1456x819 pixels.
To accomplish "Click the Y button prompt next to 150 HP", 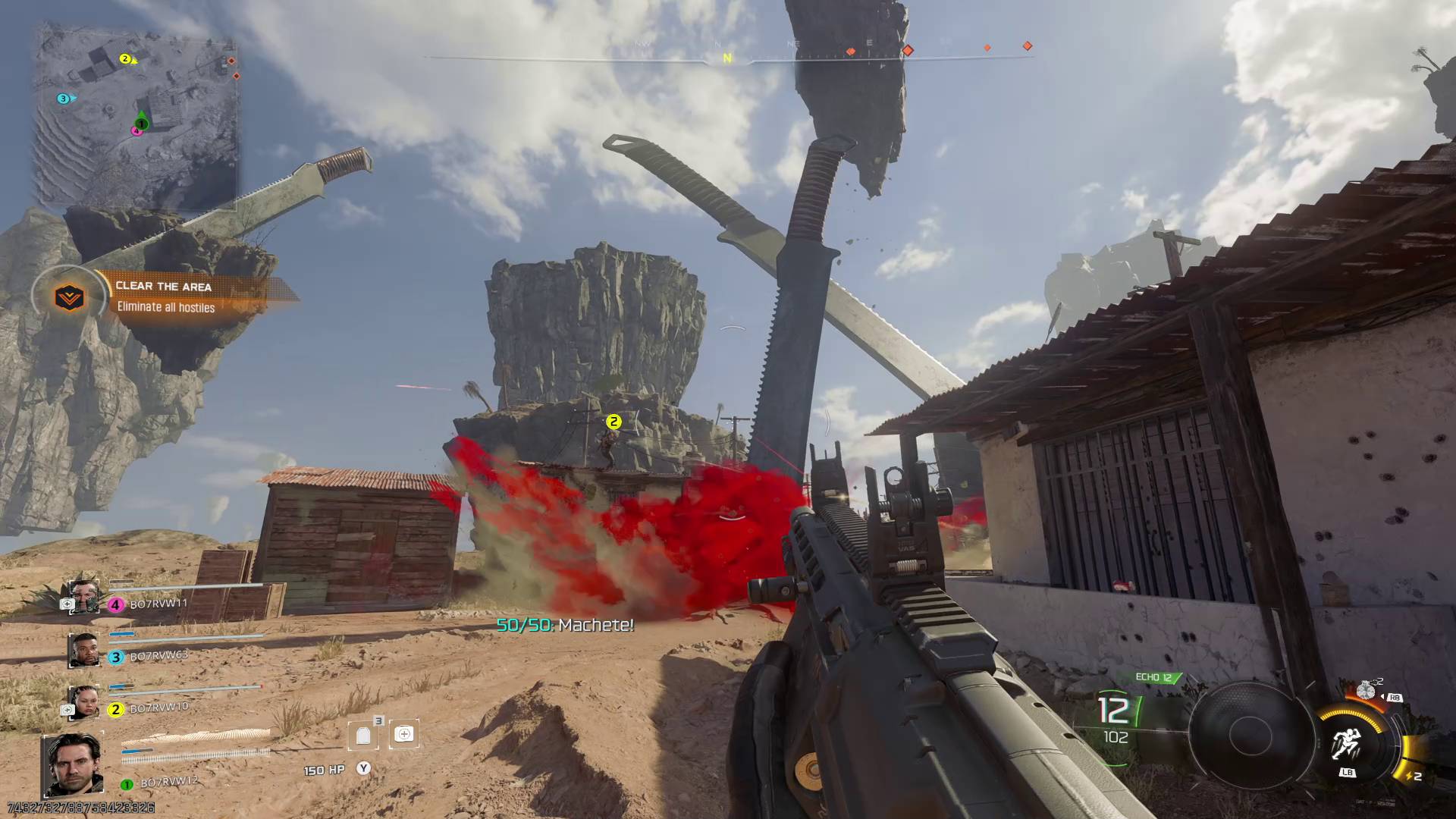I will pyautogui.click(x=363, y=768).
